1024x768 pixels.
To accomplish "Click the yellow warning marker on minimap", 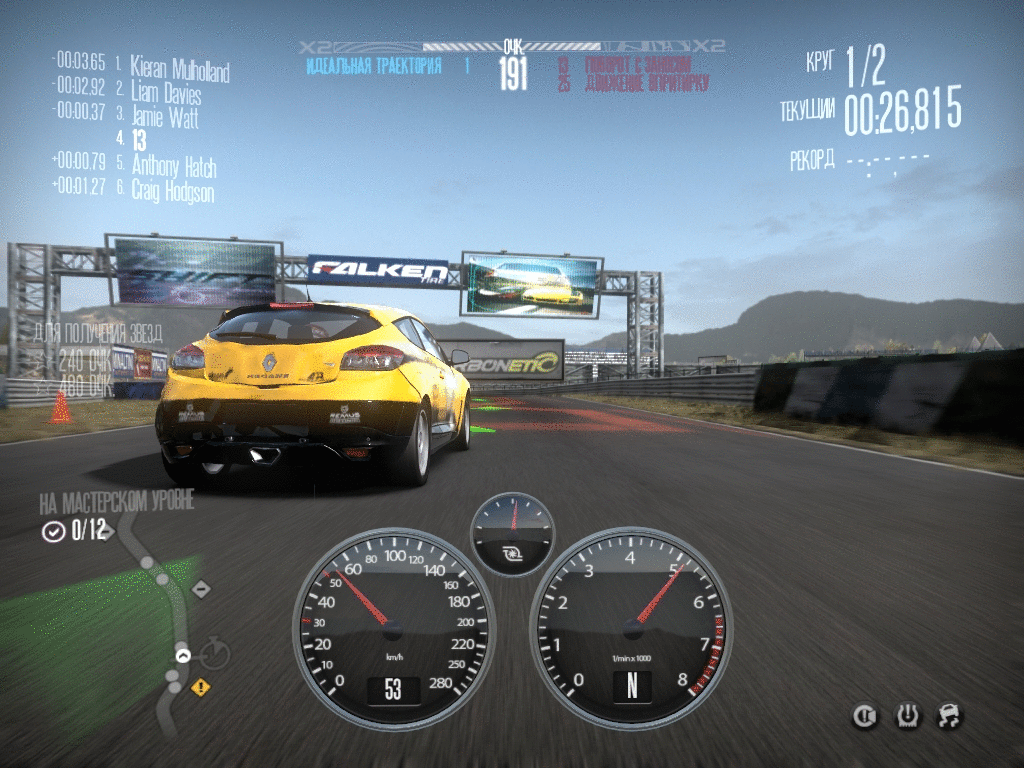I will coord(201,687).
